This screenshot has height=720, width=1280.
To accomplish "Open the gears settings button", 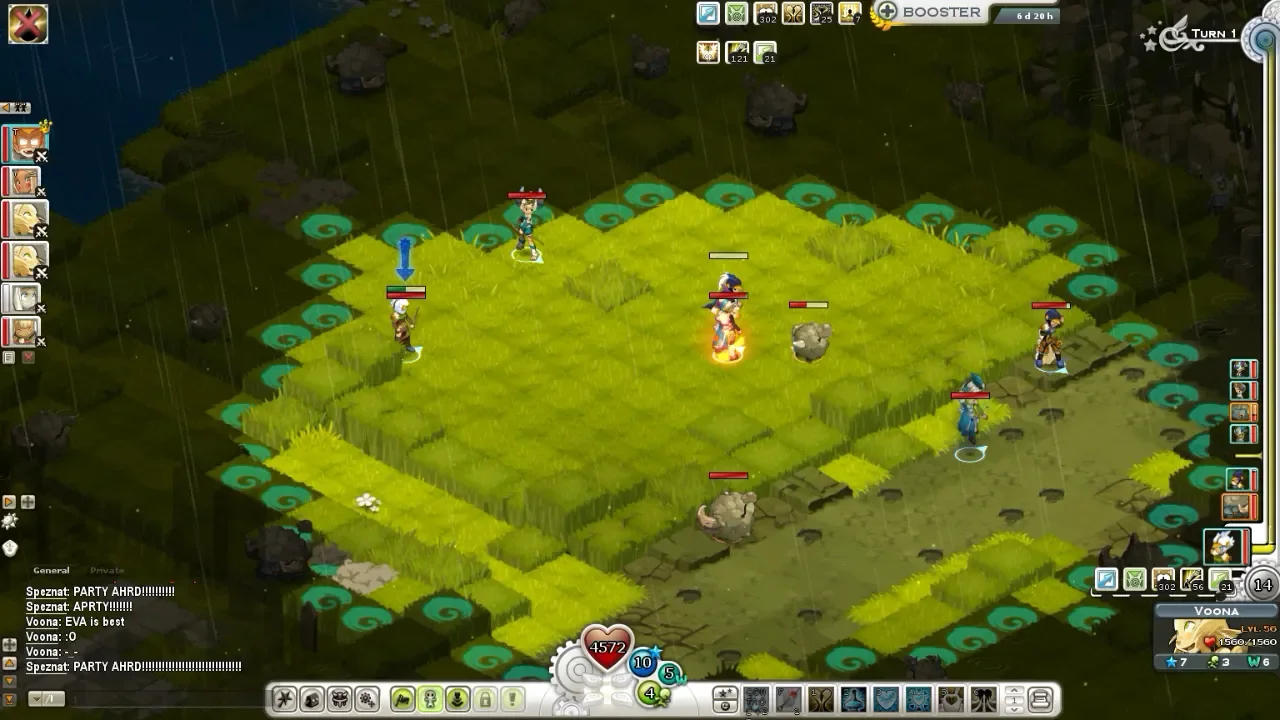I will click(x=367, y=698).
